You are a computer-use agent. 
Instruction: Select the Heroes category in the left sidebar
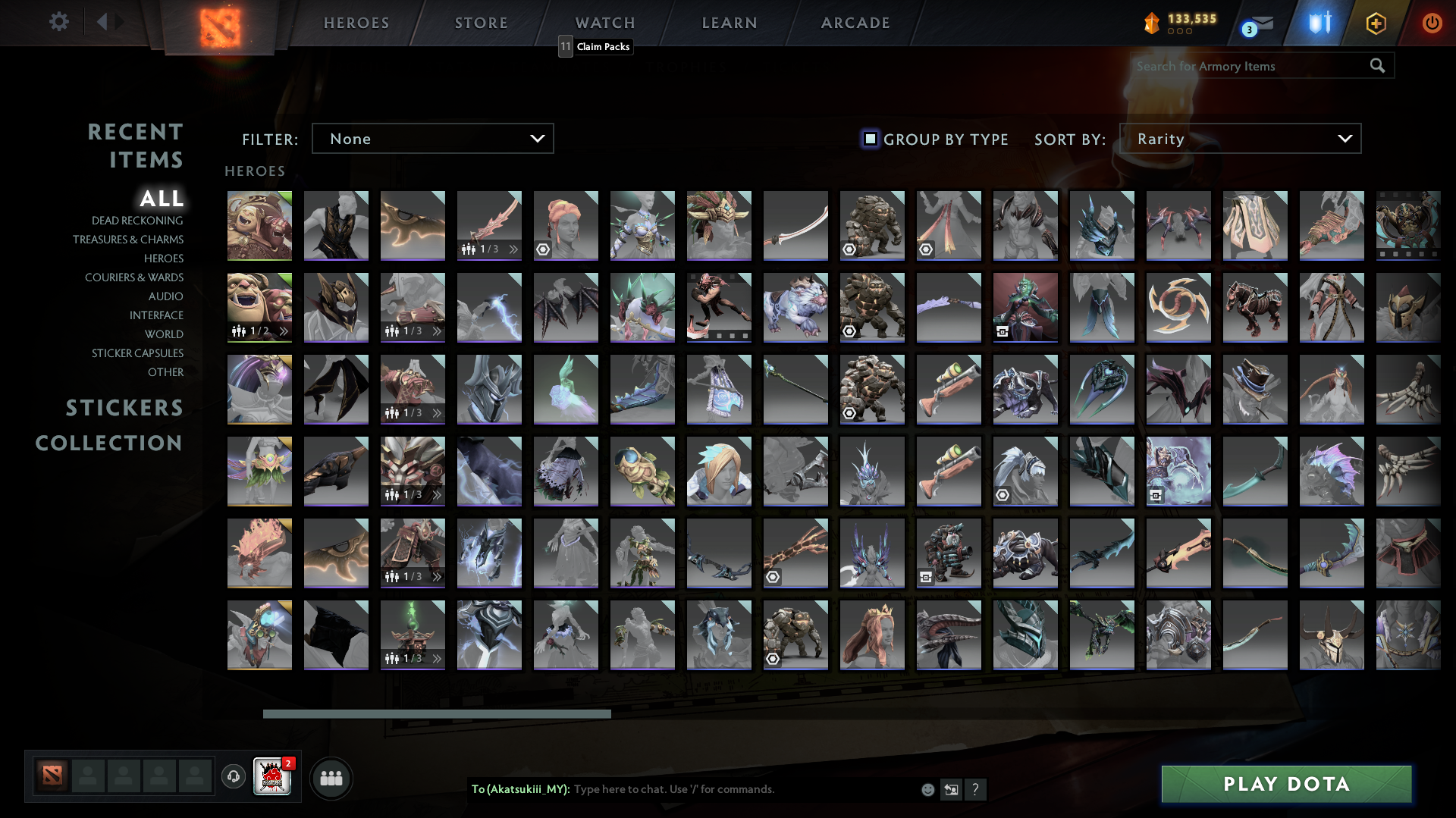[x=163, y=259]
